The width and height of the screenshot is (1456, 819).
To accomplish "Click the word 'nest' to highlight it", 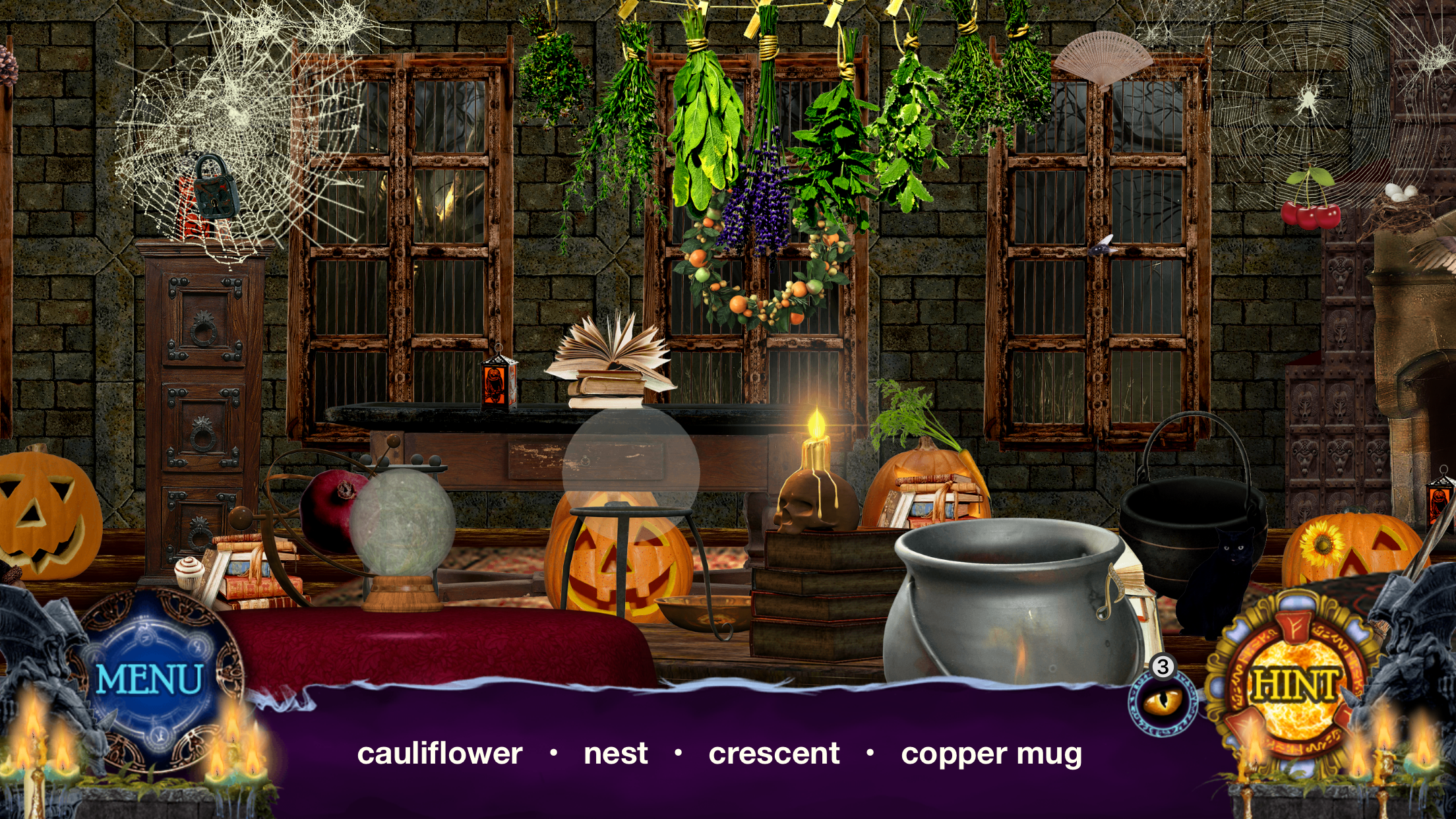I will pos(615,754).
